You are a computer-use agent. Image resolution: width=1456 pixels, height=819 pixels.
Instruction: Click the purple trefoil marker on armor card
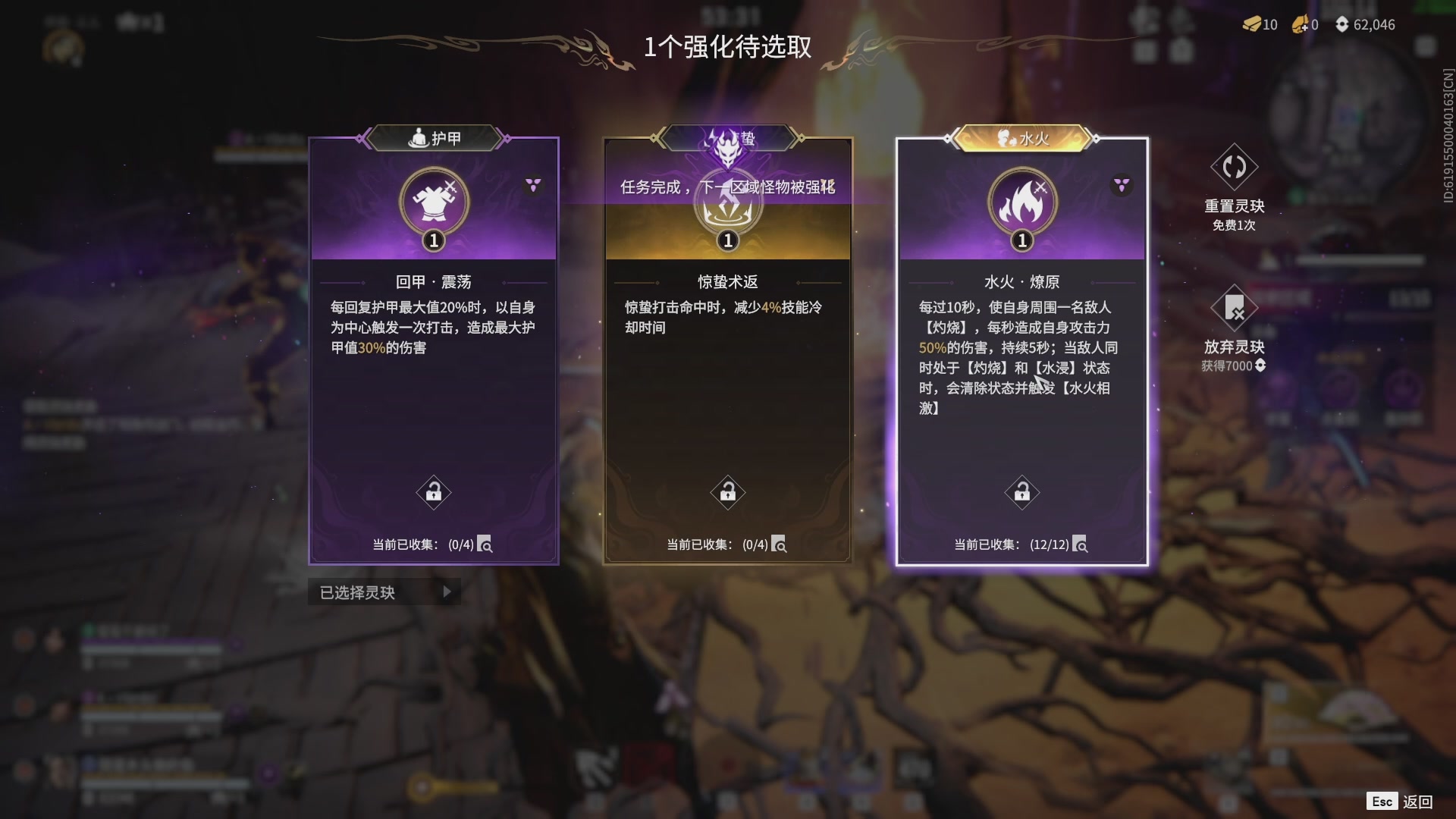(533, 184)
